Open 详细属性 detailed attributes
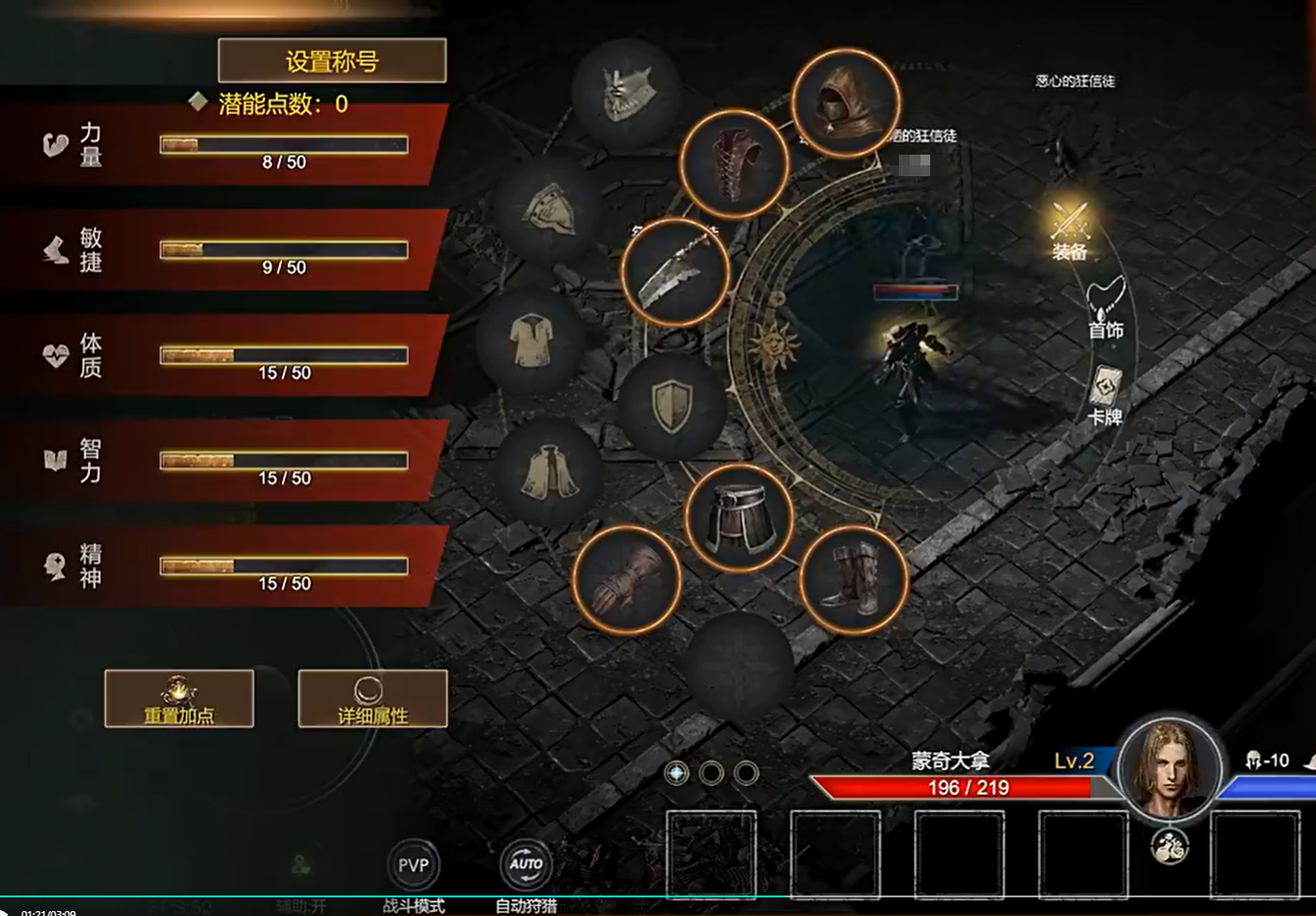The height and width of the screenshot is (916, 1316). coord(372,699)
